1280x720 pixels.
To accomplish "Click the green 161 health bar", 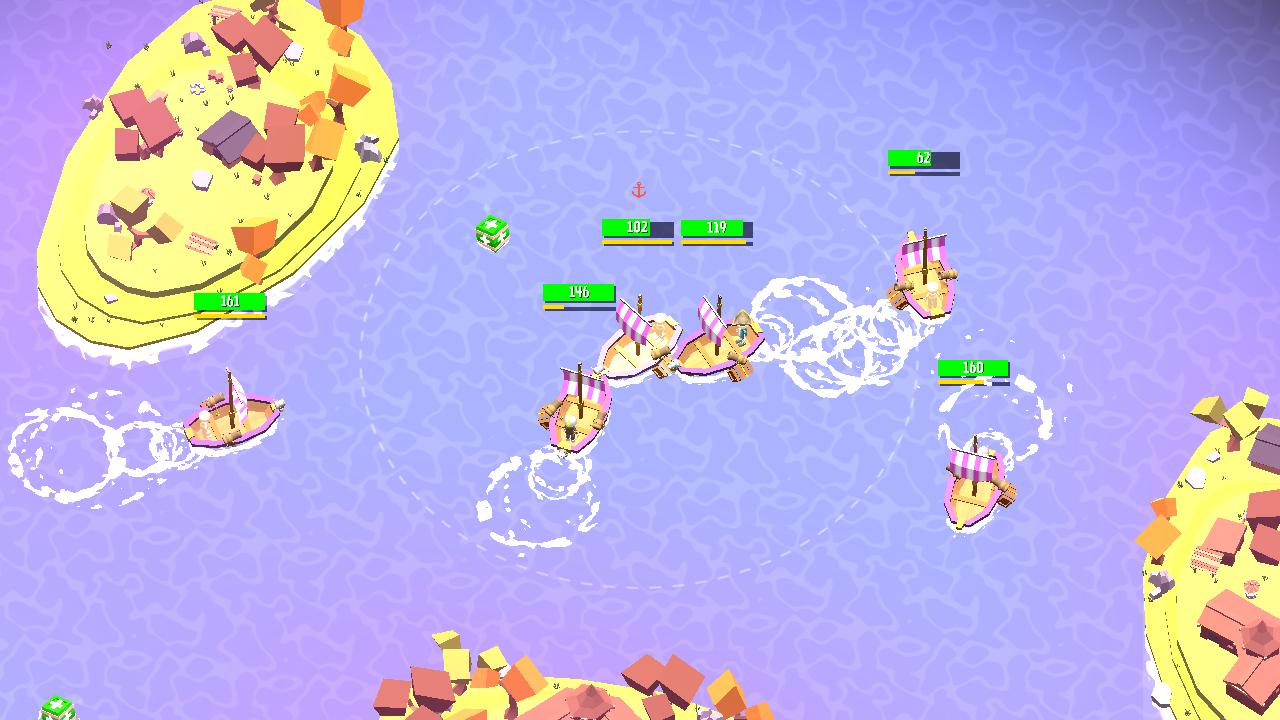I will coord(228,302).
